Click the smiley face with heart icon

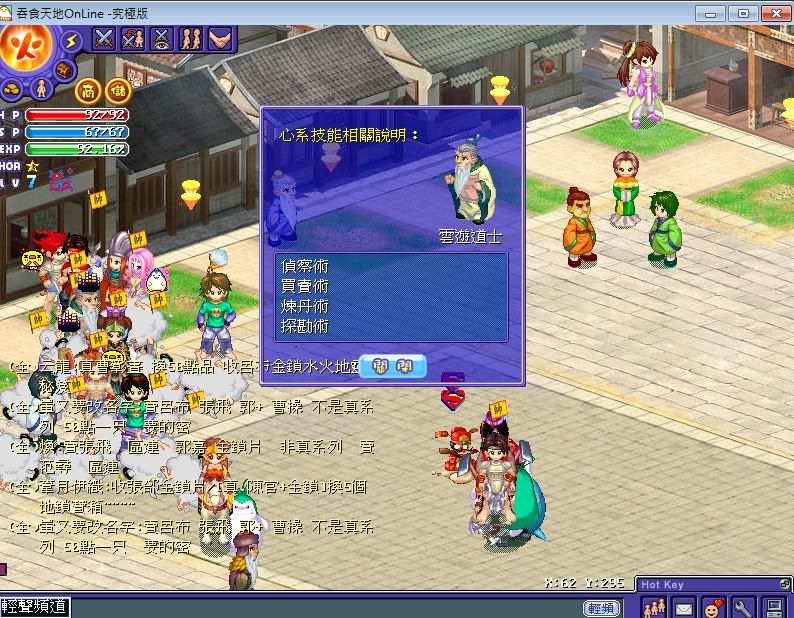click(x=713, y=607)
